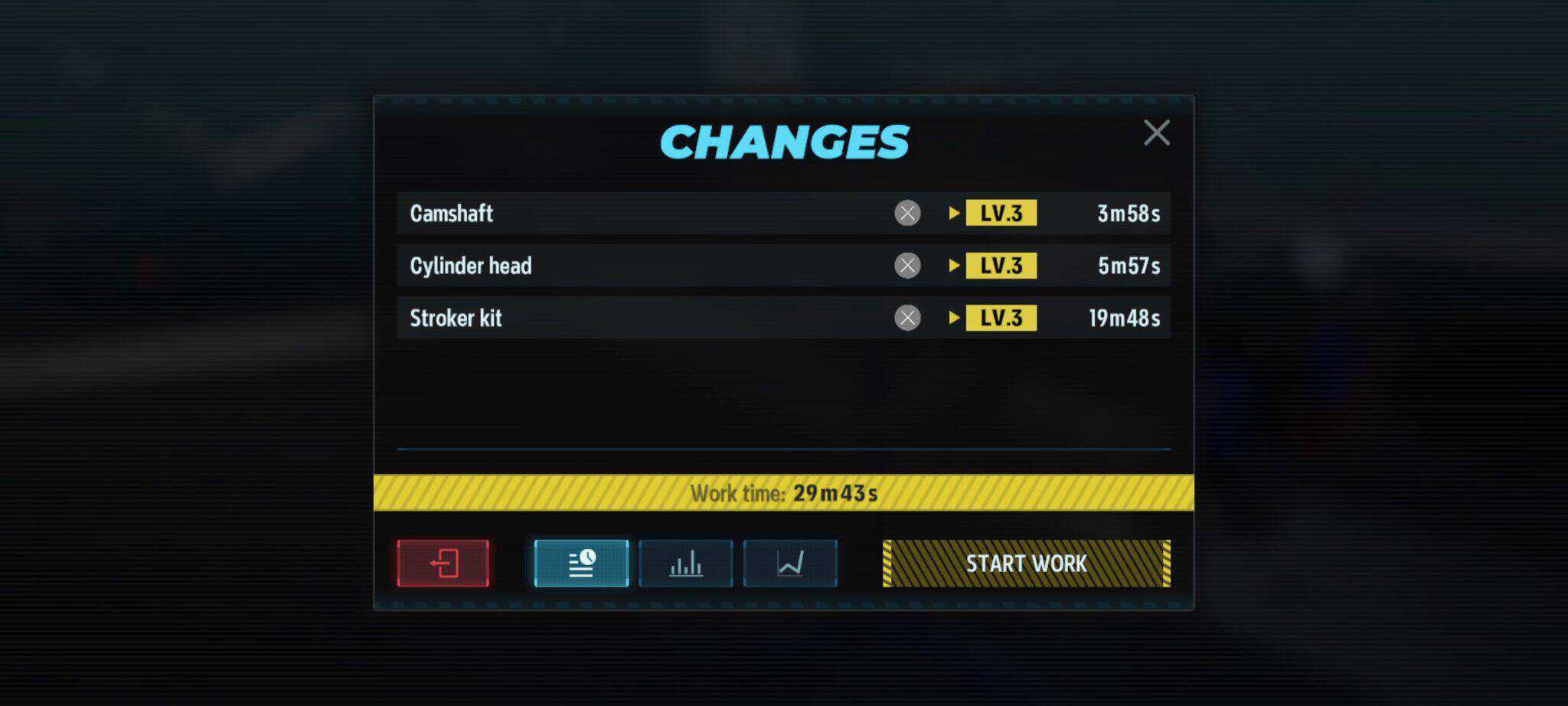This screenshot has height=706, width=1568.
Task: Select the Cylinder head row
Action: [612, 266]
